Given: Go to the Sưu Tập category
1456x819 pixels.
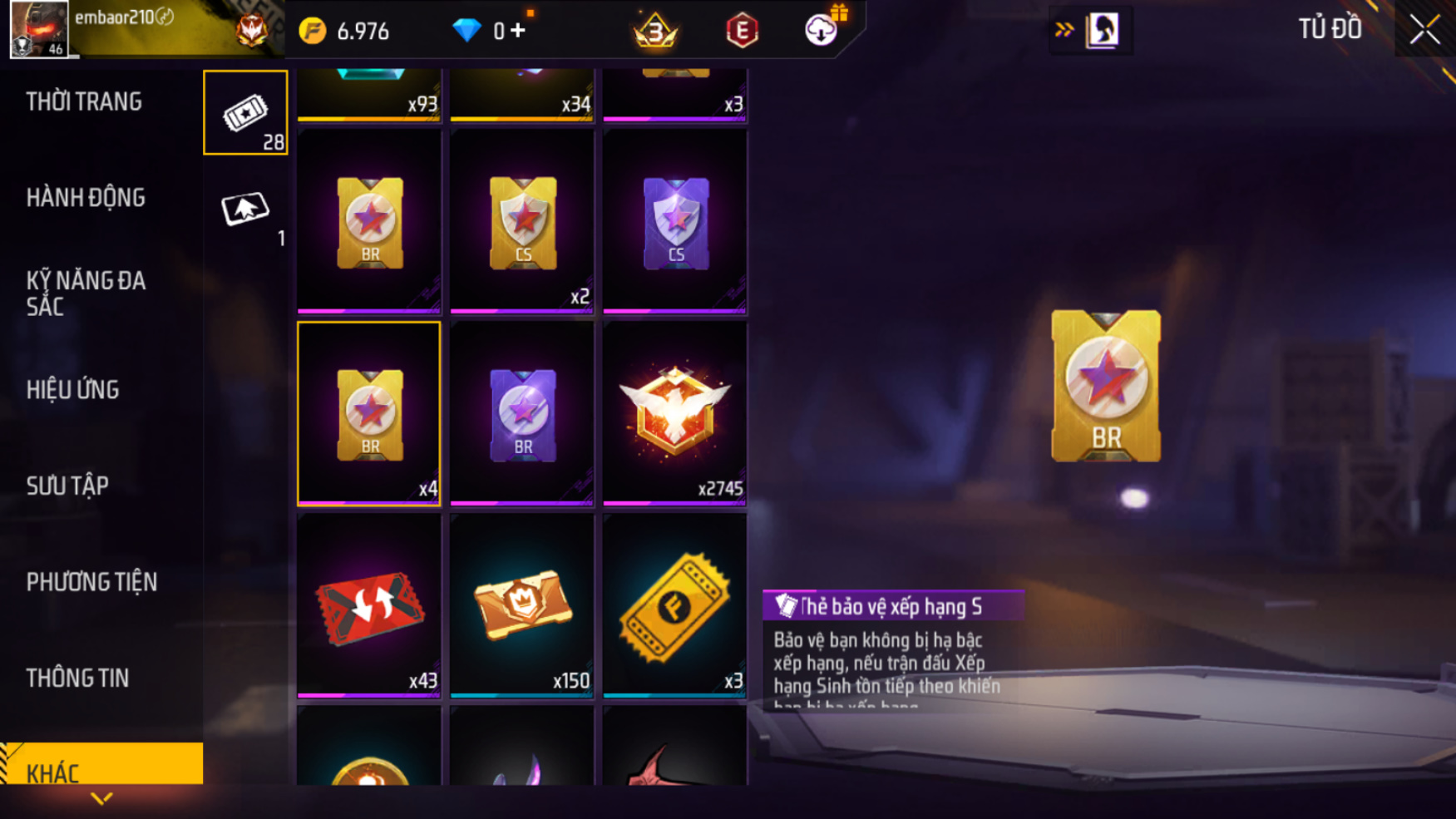Looking at the screenshot, I should [67, 486].
